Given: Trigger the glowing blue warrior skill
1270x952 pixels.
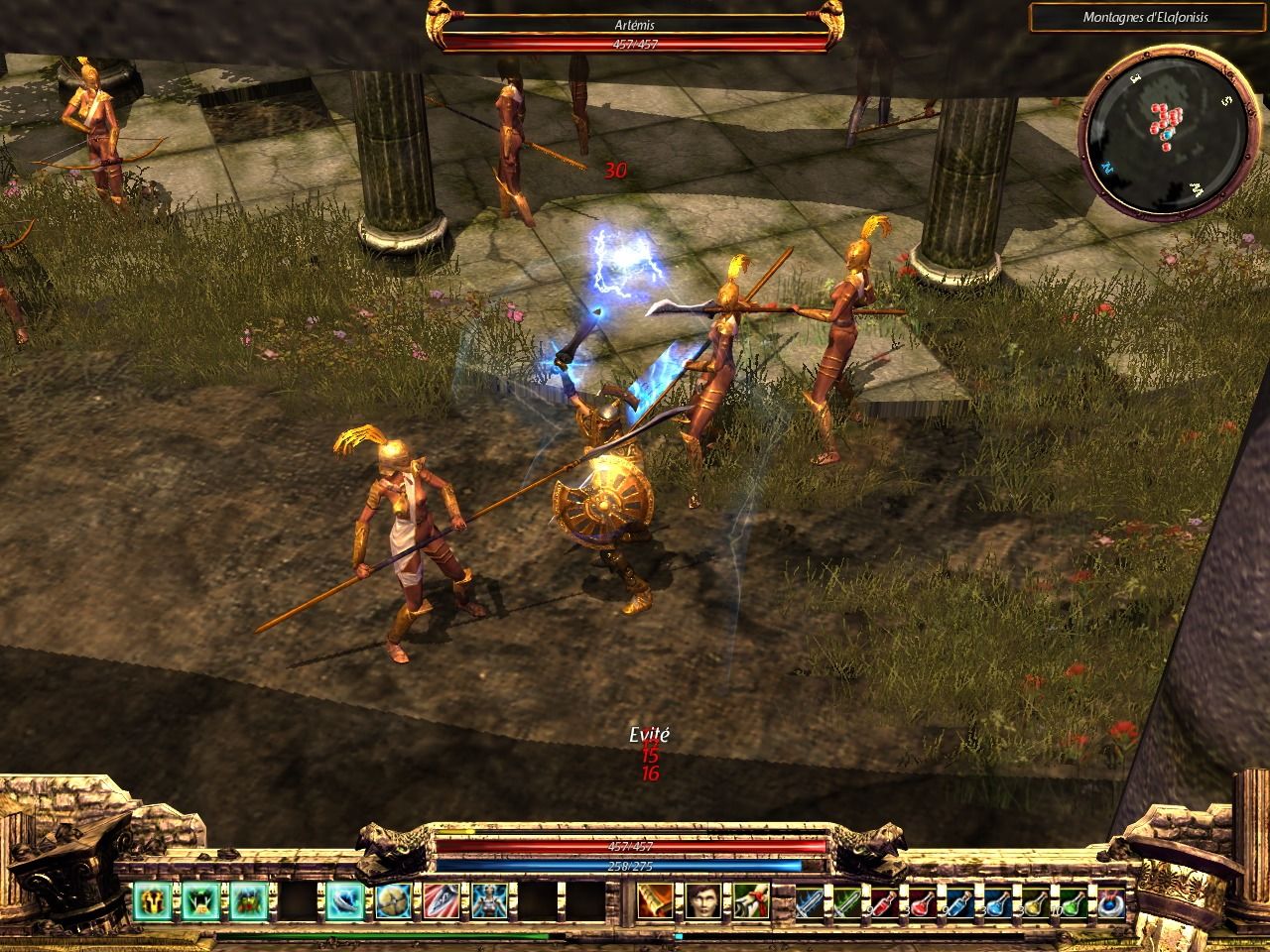Looking at the screenshot, I should [485, 900].
